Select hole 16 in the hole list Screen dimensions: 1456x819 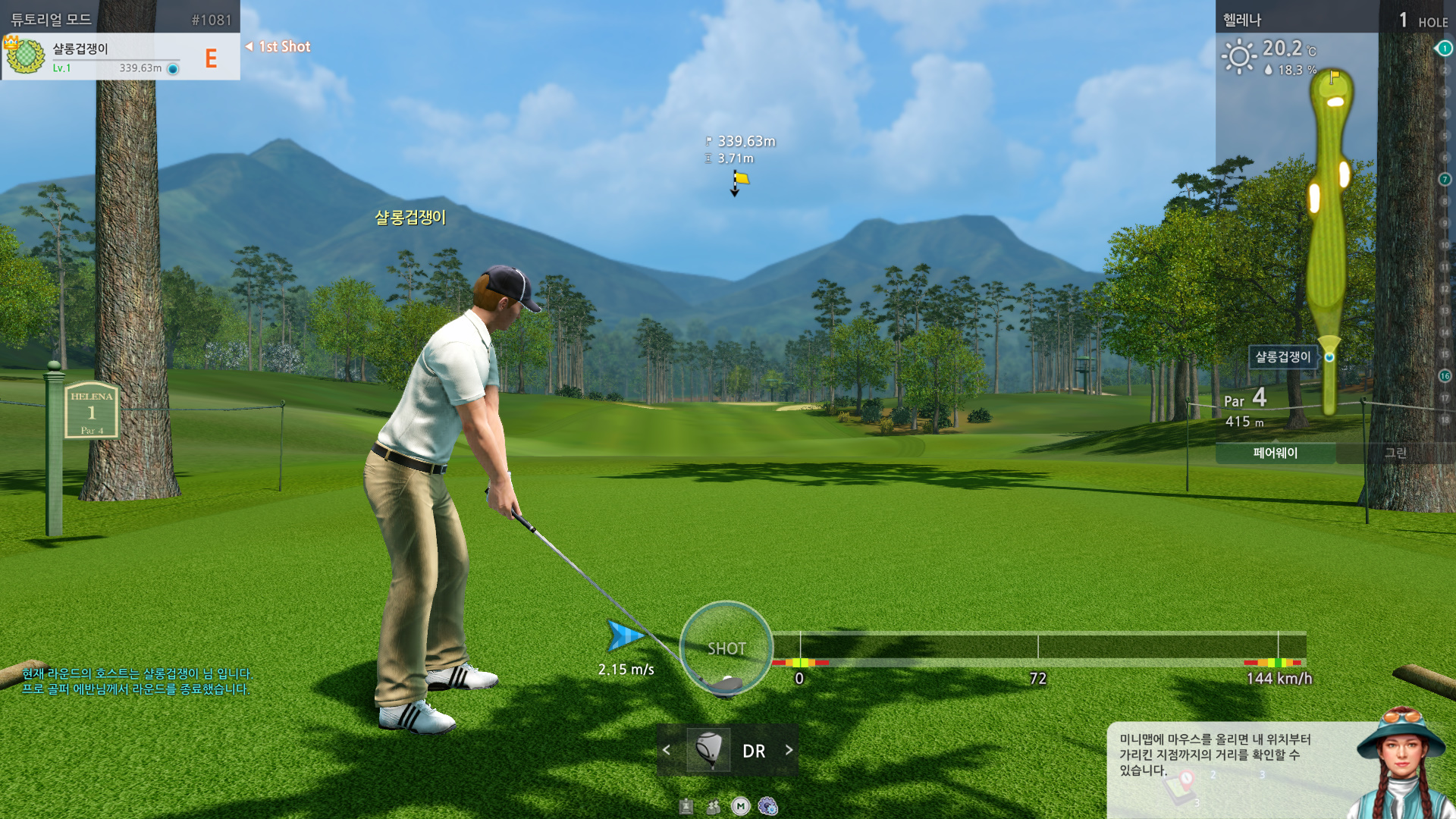pos(1445,376)
